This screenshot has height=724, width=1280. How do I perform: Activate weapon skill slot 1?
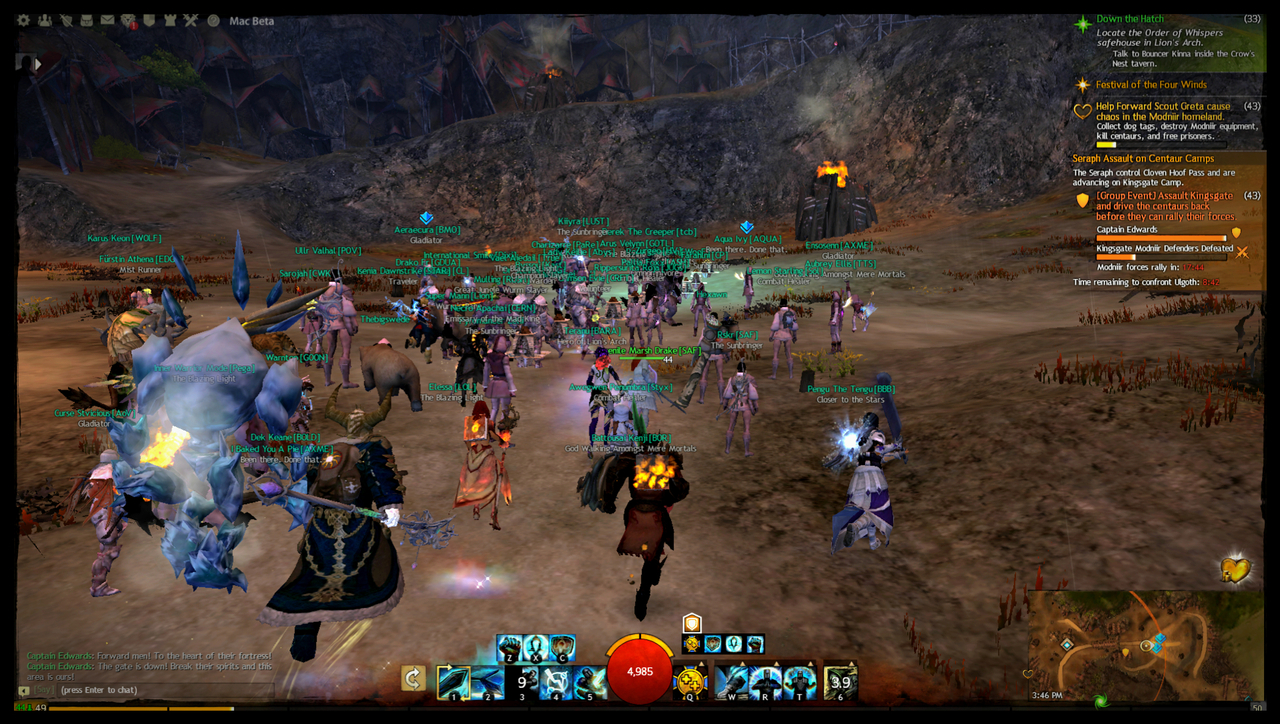(453, 682)
